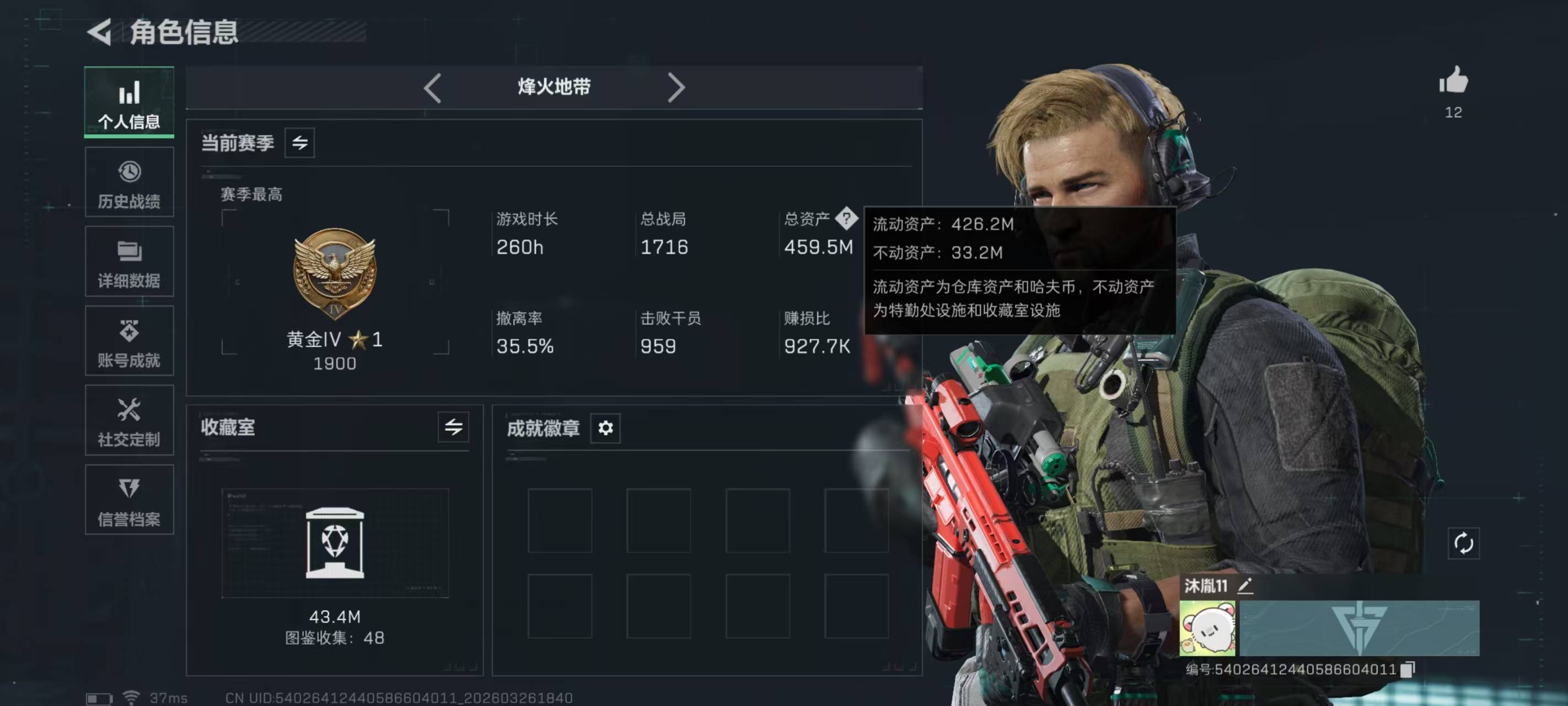The height and width of the screenshot is (706, 1568).
Task: Show the 账号成就 tab
Action: pyautogui.click(x=129, y=341)
